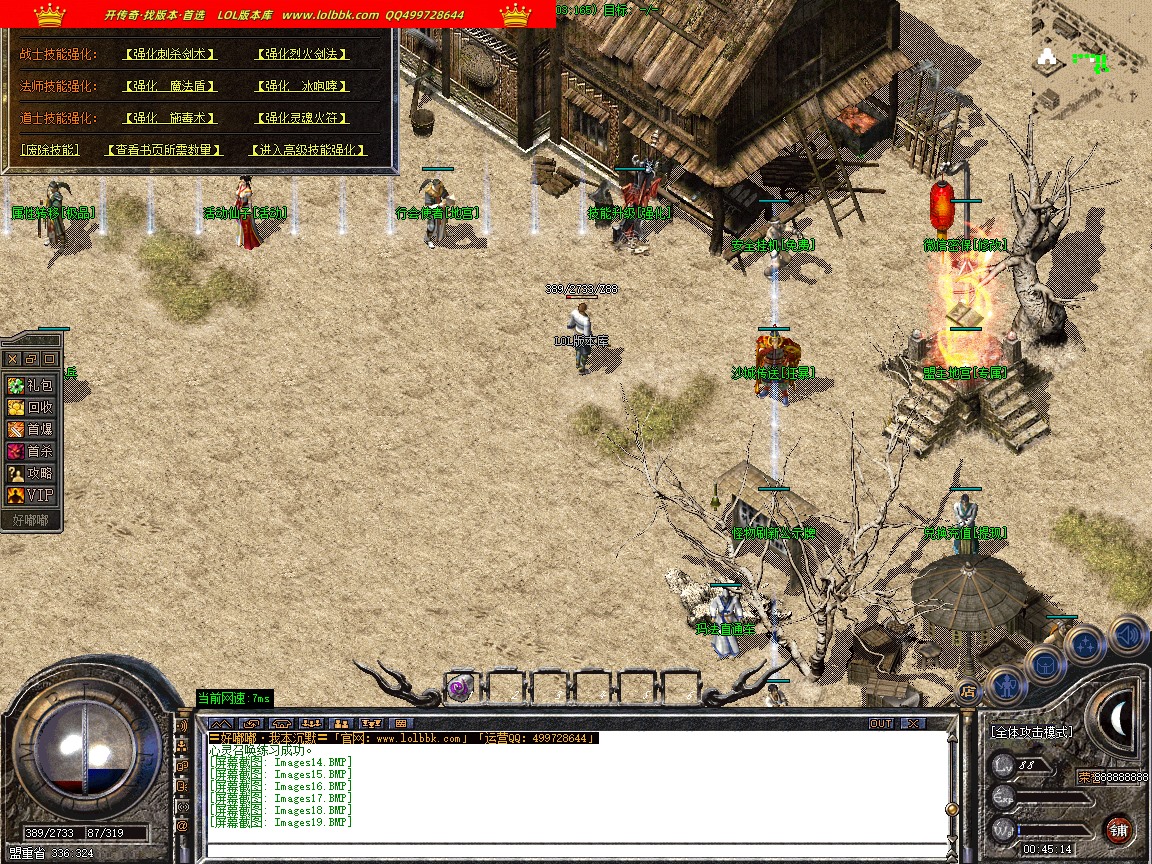
Task: View 查看书页所需数量 info
Action: [x=165, y=150]
